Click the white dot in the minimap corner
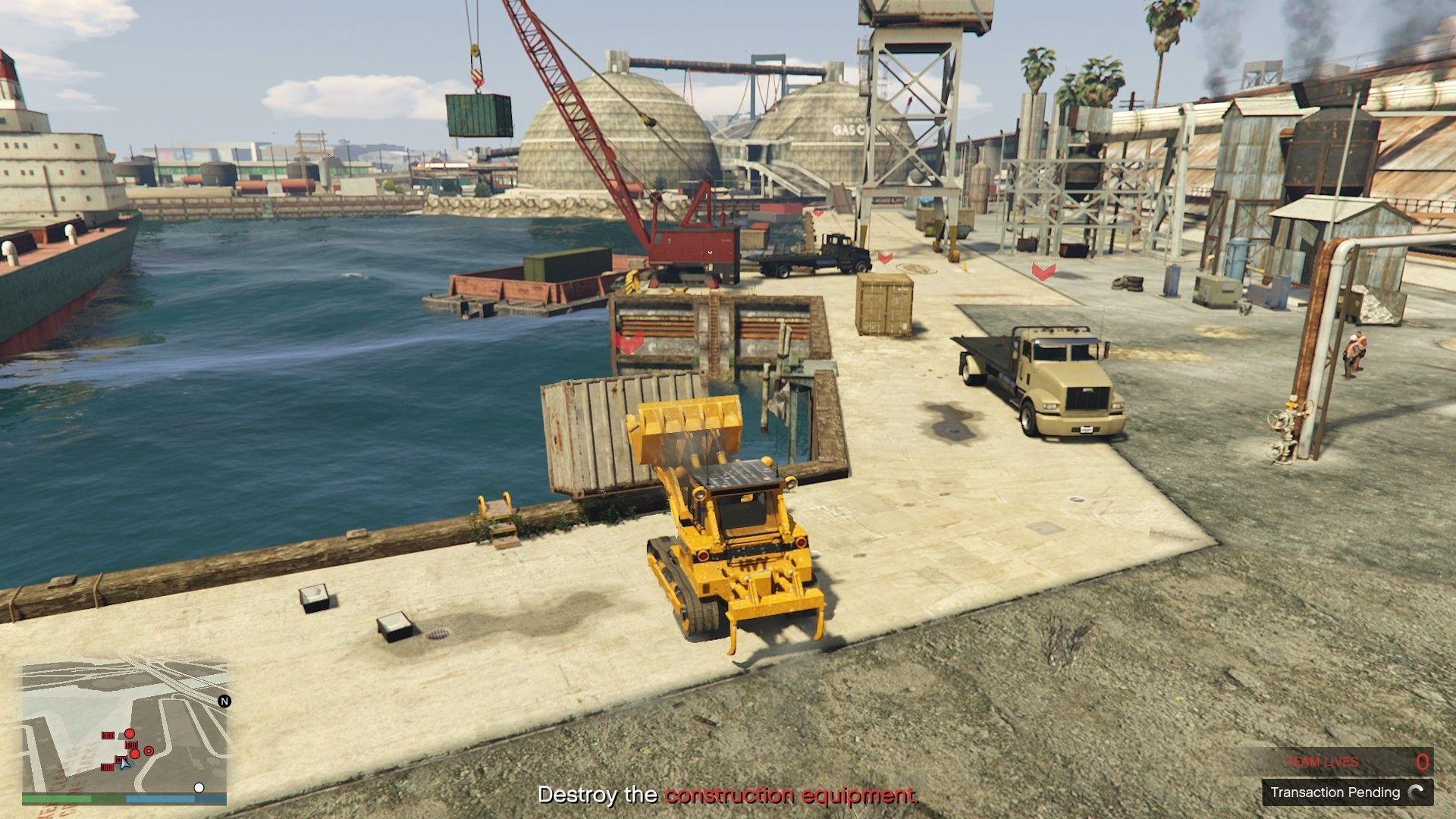 199,788
